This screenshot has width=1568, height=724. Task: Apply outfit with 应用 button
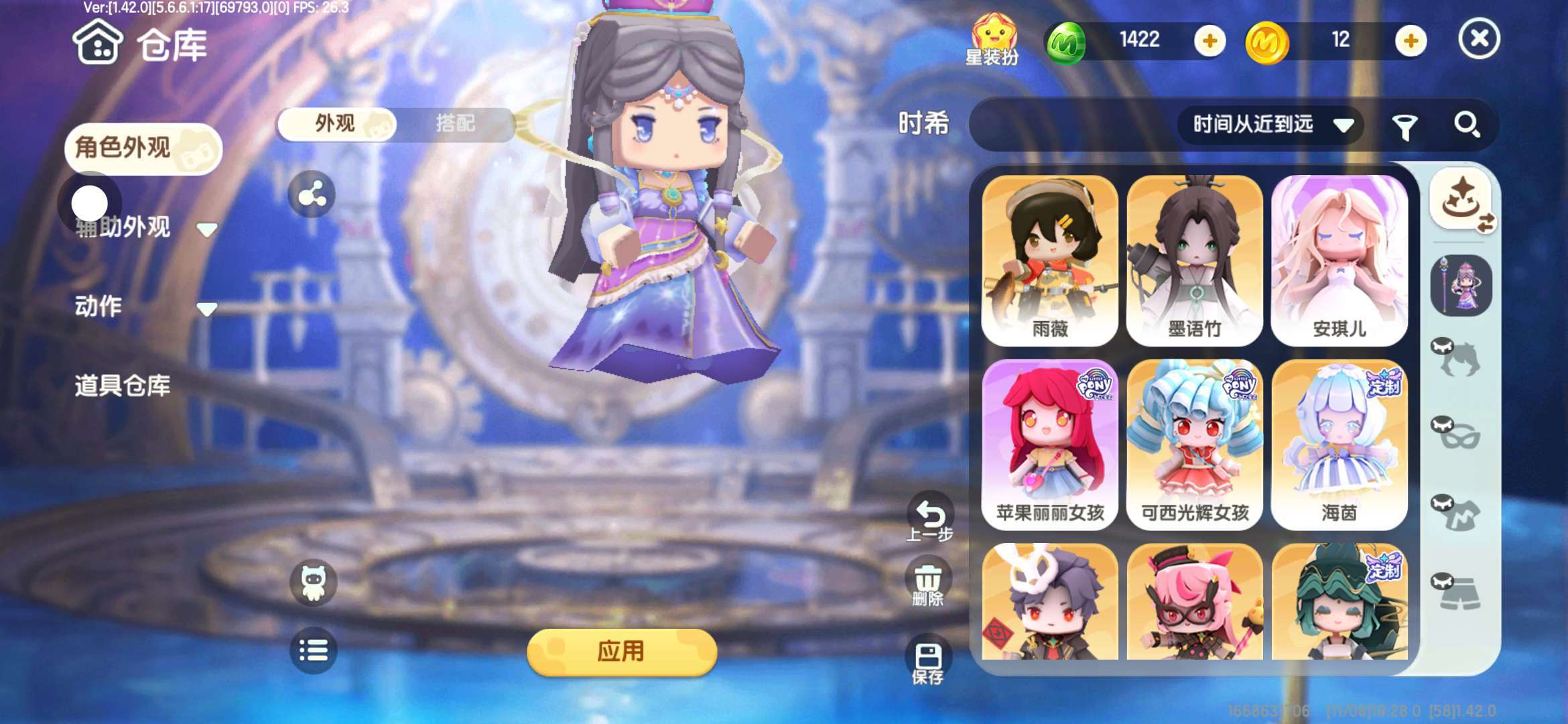click(x=622, y=652)
